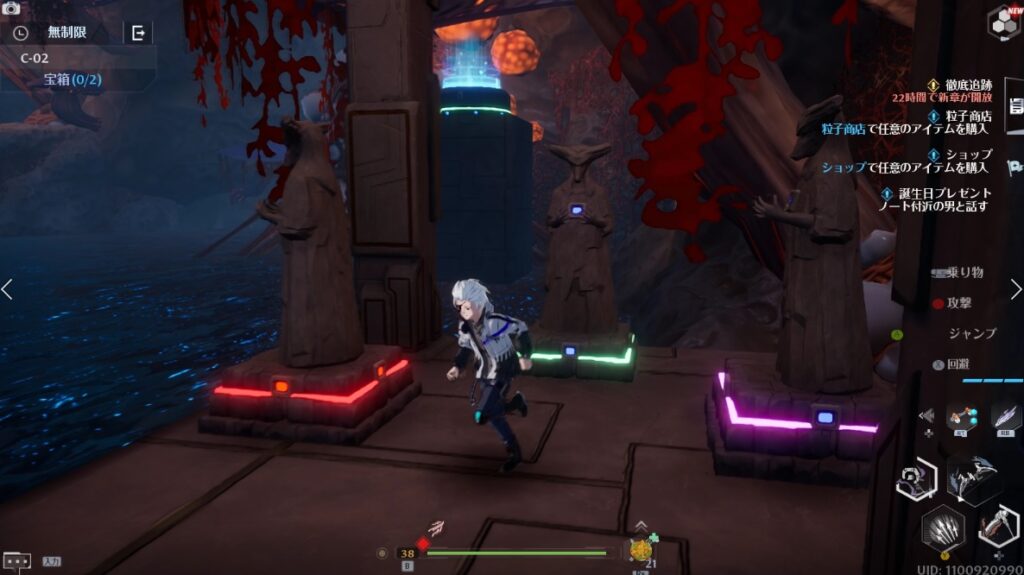This screenshot has width=1024, height=575.
Task: Use the food item with count 21
Action: click(x=641, y=550)
